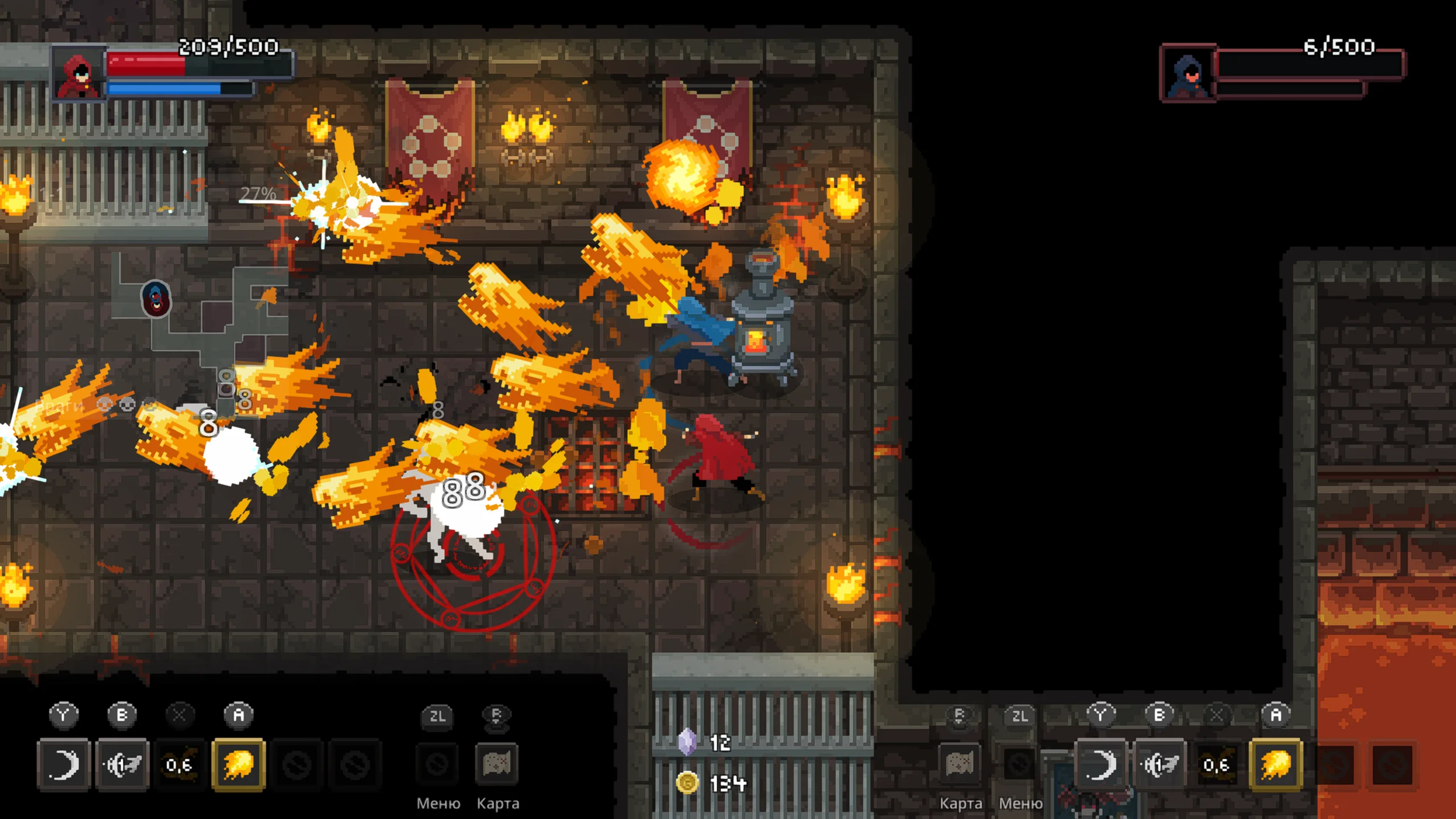Screen dimensions: 1456x819
Task: Activate red wizard's fire dragon arcana
Action: (238, 764)
